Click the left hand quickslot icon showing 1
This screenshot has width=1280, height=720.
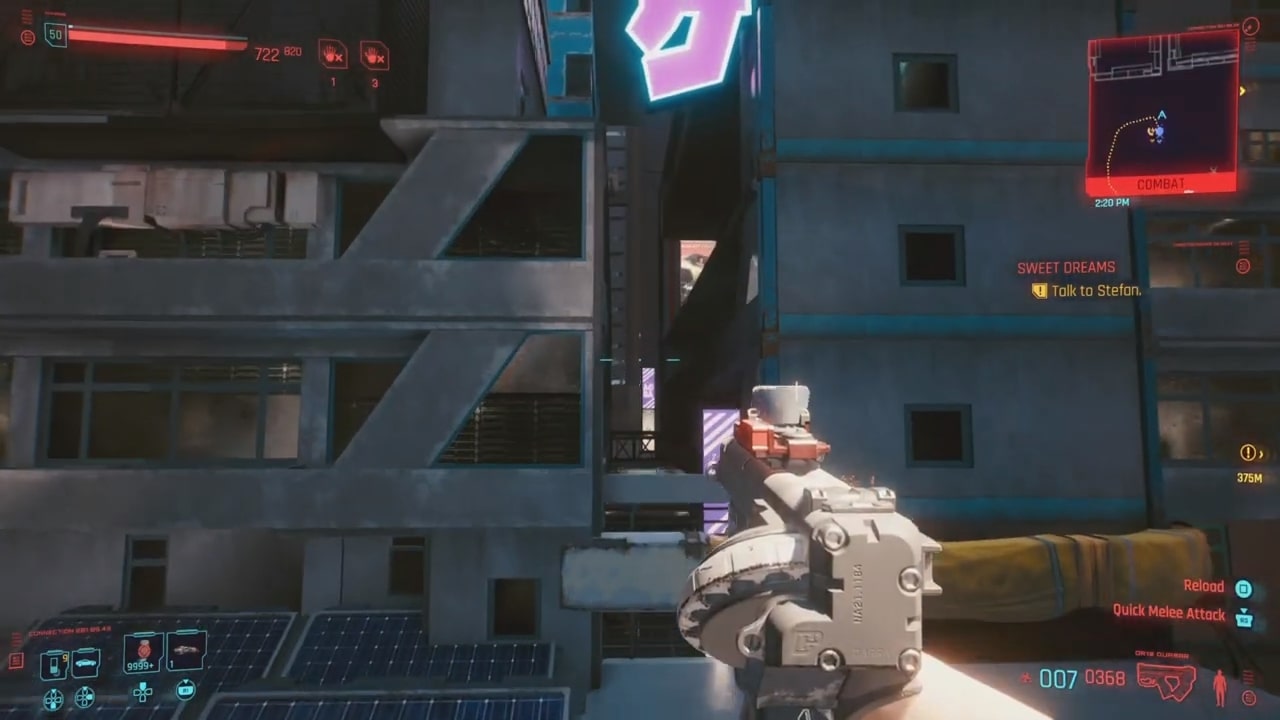pos(332,56)
